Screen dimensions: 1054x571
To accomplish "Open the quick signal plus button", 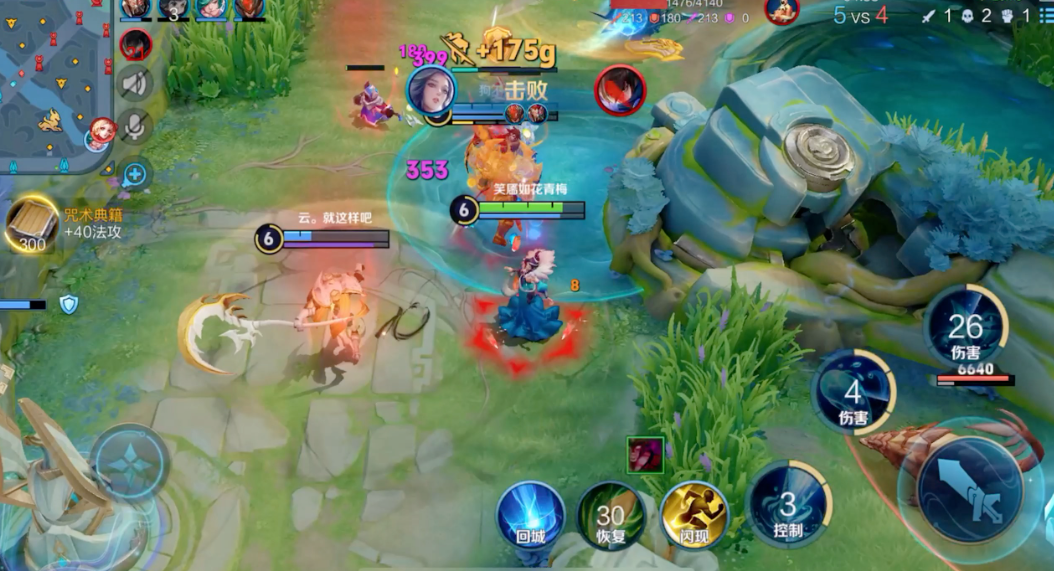I will [x=135, y=175].
